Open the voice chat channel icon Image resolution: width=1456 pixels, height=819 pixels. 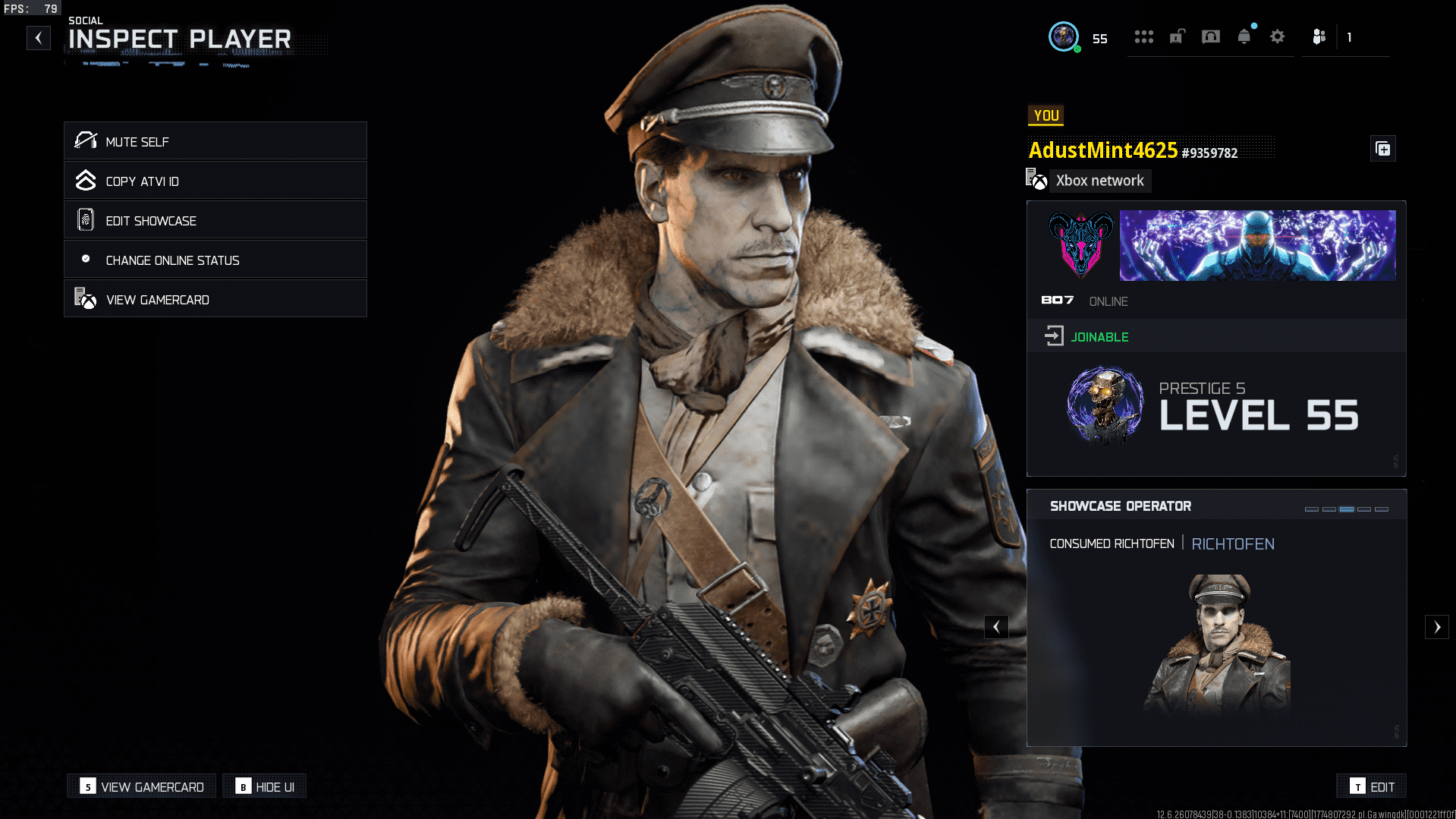point(1210,36)
